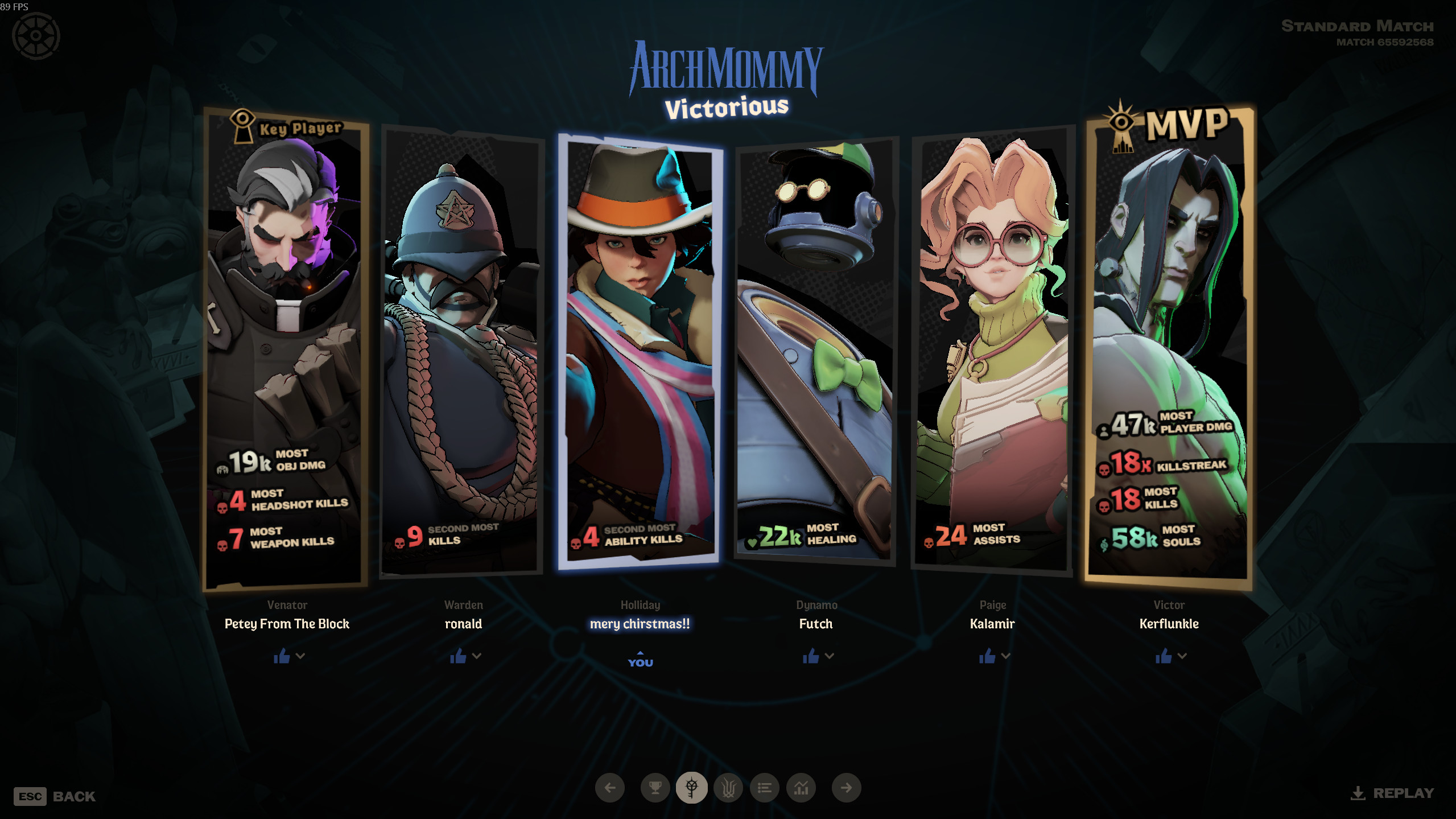The height and width of the screenshot is (819, 1456).
Task: Expand the dropdown arrow under Petey From The Block
Action: coord(300,656)
